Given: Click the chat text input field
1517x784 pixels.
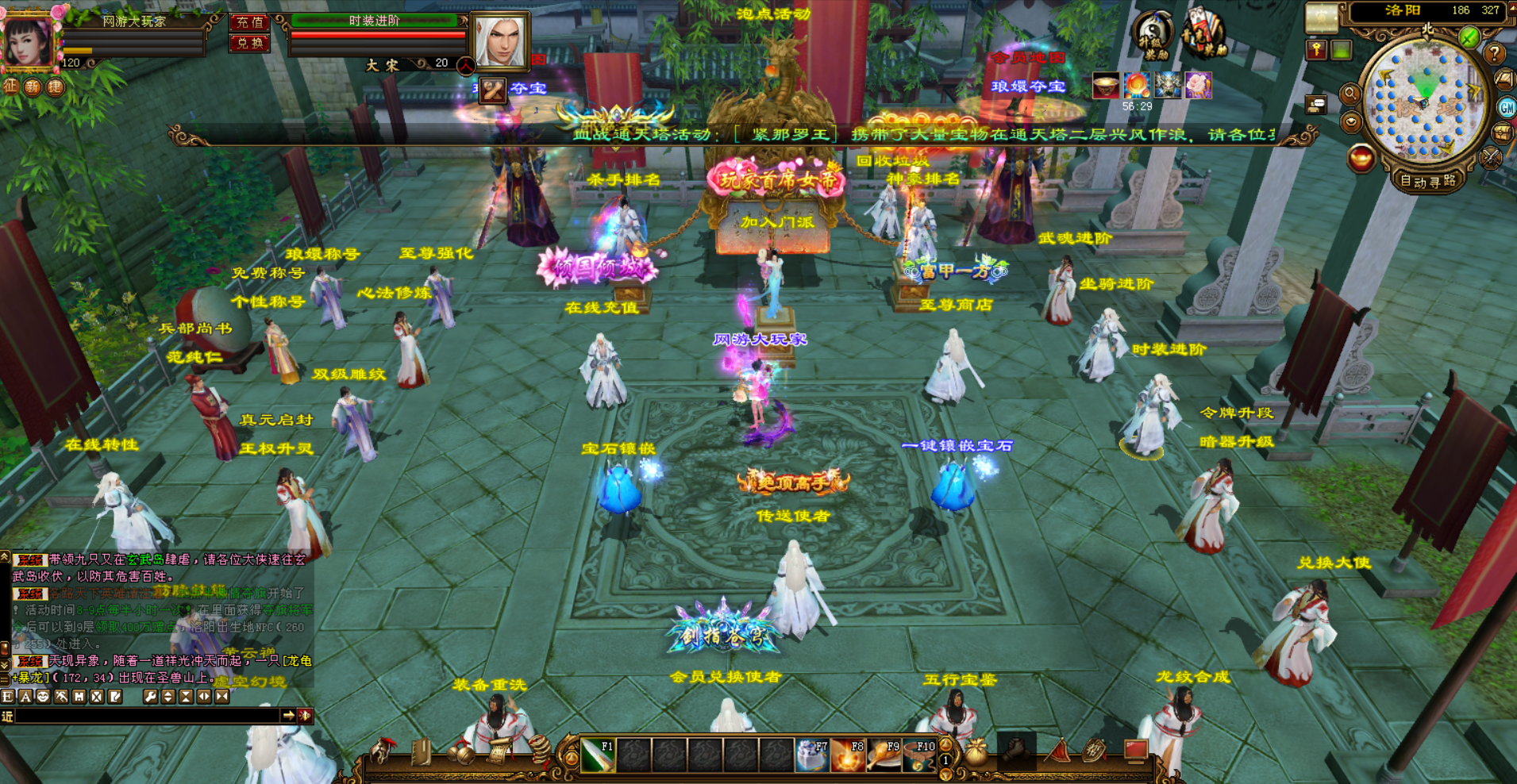Looking at the screenshot, I should pyautogui.click(x=147, y=716).
